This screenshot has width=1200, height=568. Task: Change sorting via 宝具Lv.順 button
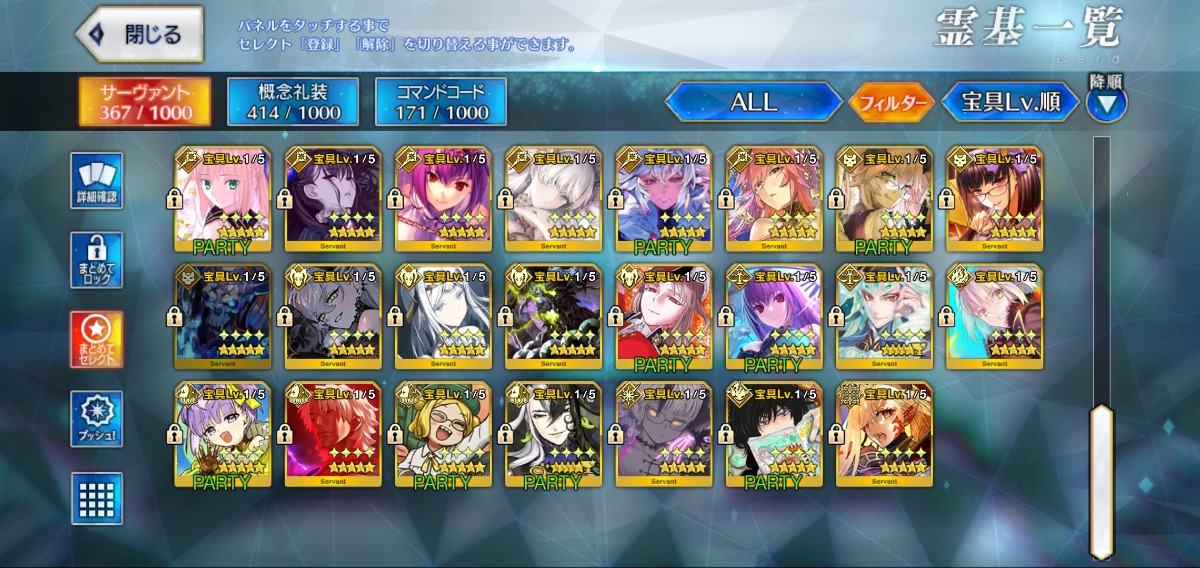1010,102
